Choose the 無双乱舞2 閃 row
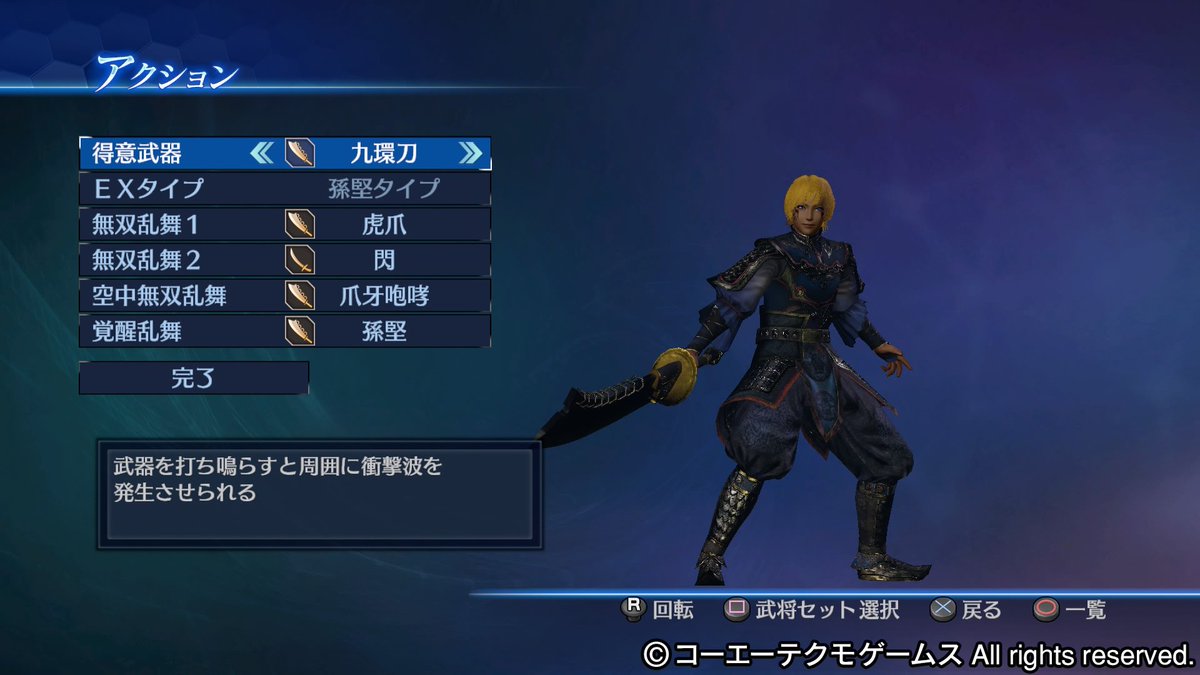Viewport: 1200px width, 675px height. 285,260
